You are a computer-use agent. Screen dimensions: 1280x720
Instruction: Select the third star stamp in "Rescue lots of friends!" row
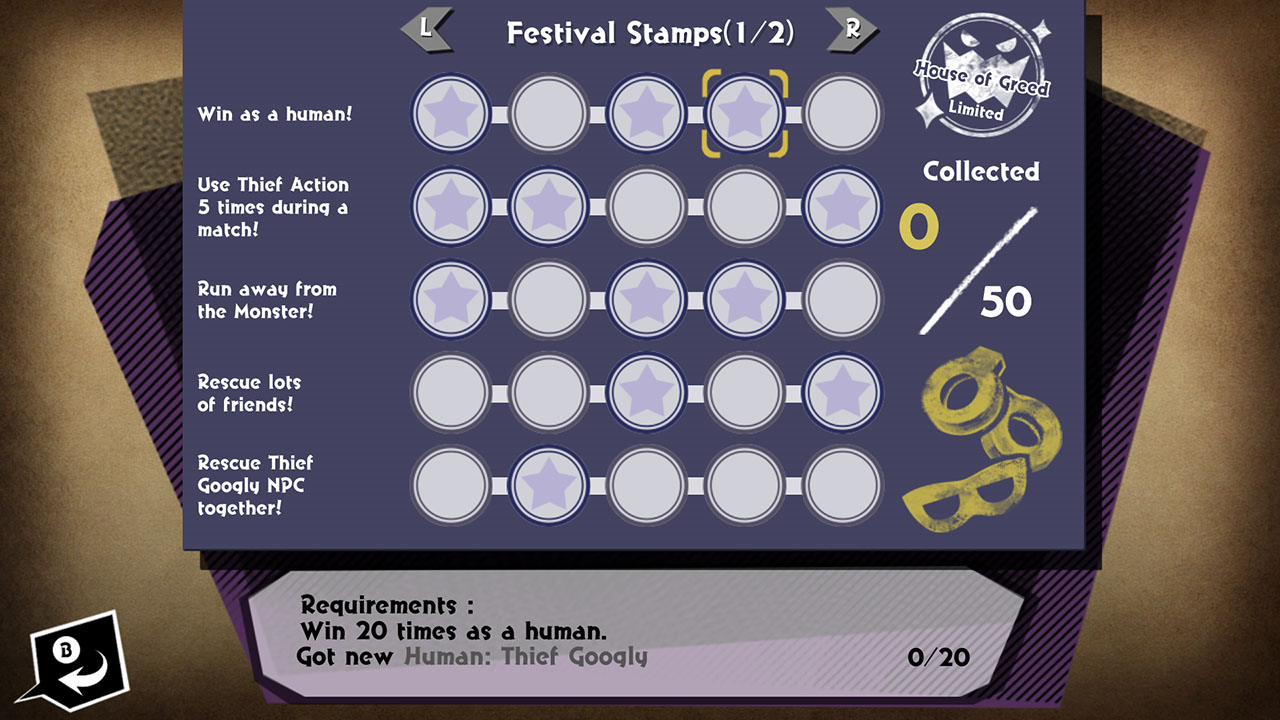(646, 393)
